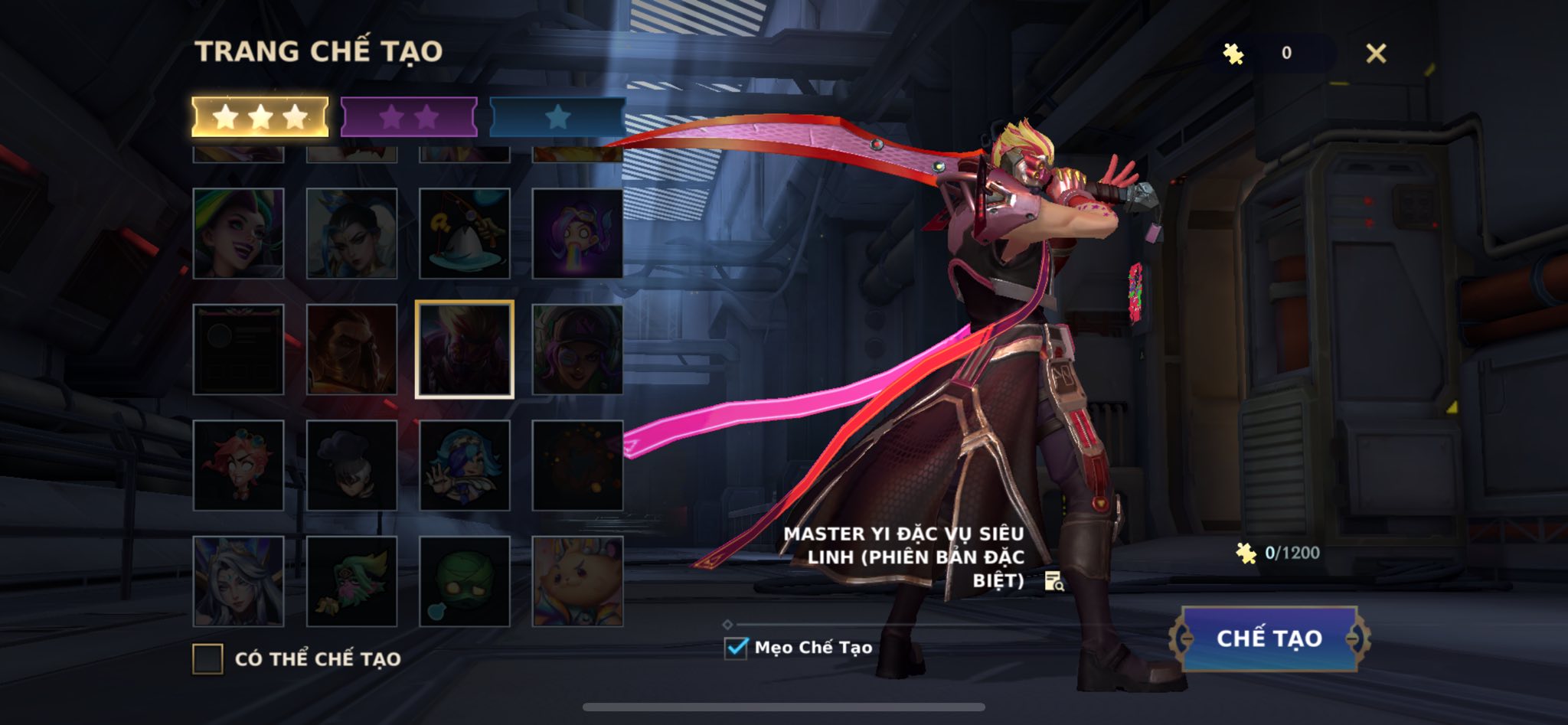This screenshot has width=1568, height=725.
Task: Choose the woman with cap and headphones skin
Action: click(577, 349)
